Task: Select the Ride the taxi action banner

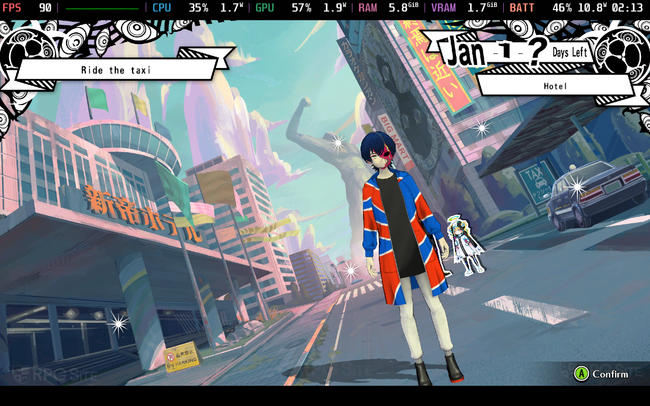Action: coord(114,70)
